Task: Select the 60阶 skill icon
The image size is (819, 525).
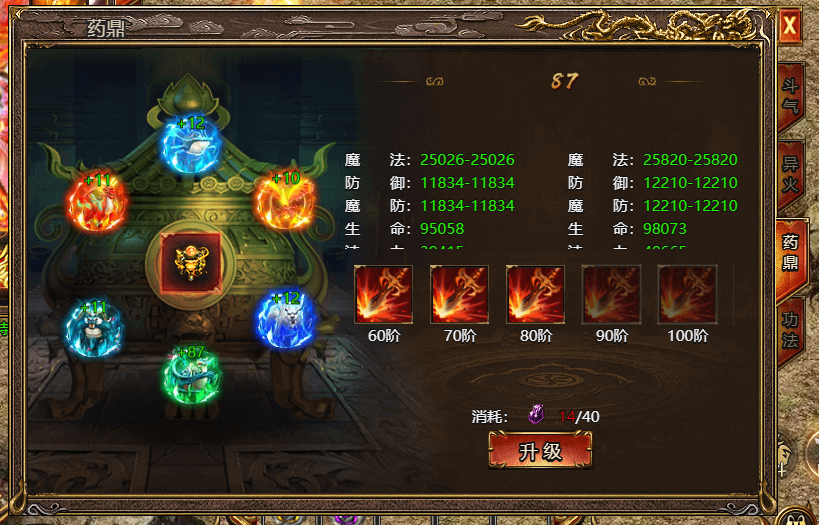Action: coord(384,294)
